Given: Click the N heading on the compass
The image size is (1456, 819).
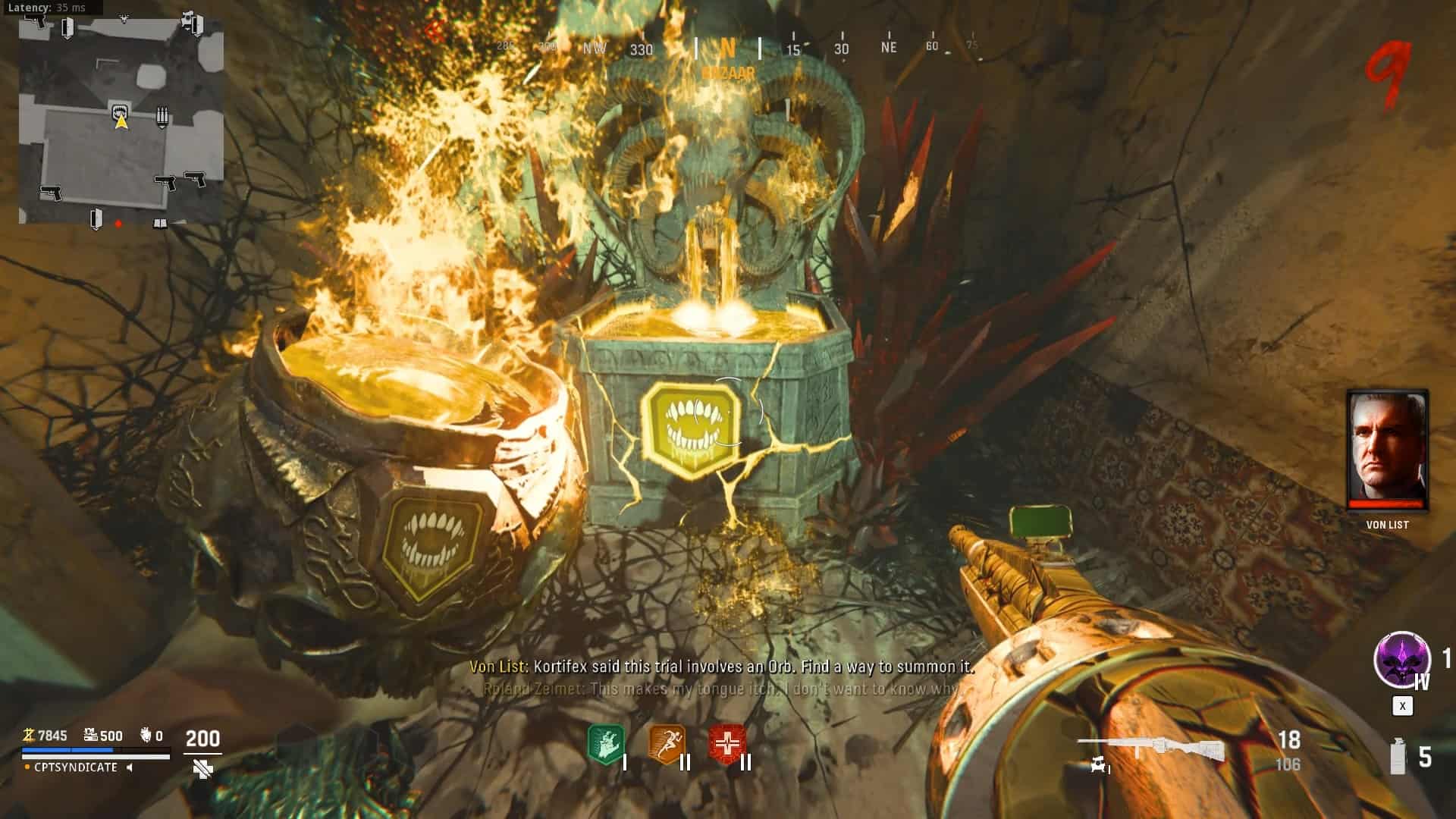Looking at the screenshot, I should coord(727,49).
